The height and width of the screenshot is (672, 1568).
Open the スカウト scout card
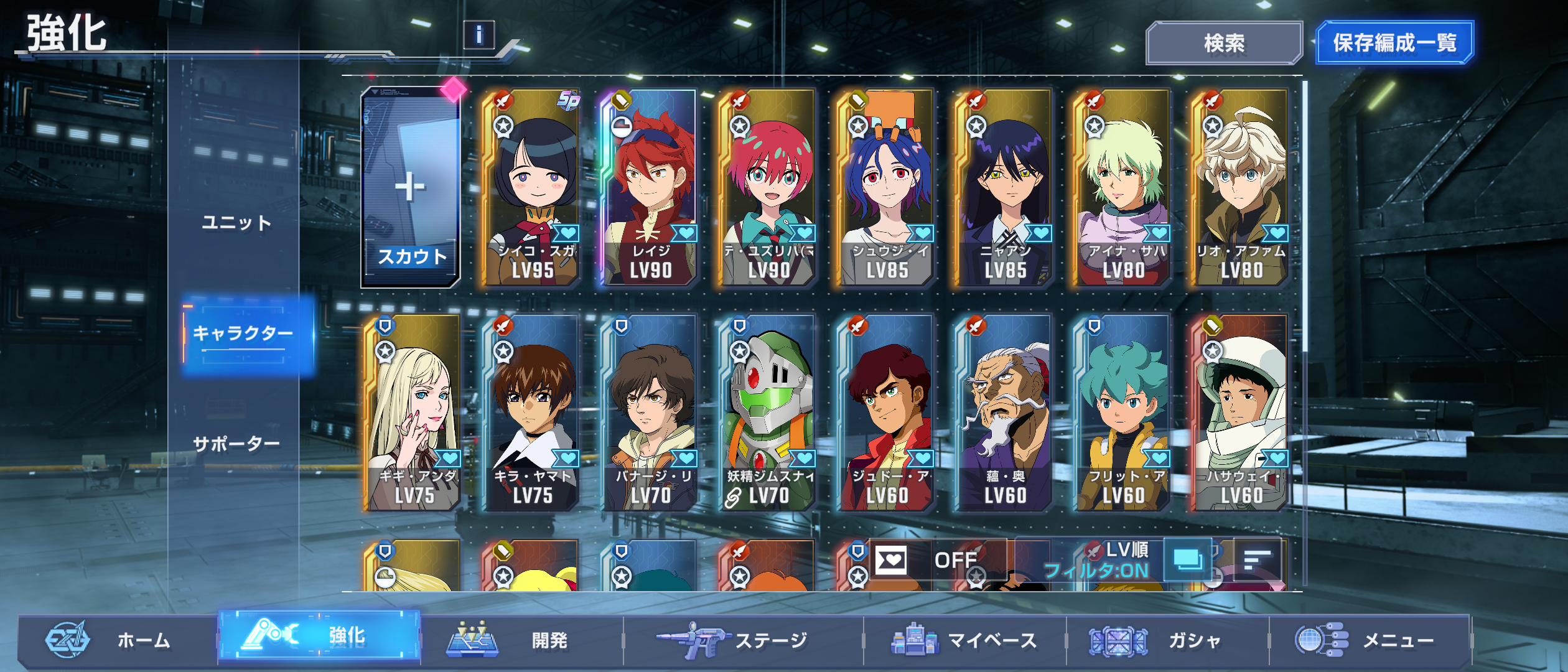pyautogui.click(x=411, y=187)
